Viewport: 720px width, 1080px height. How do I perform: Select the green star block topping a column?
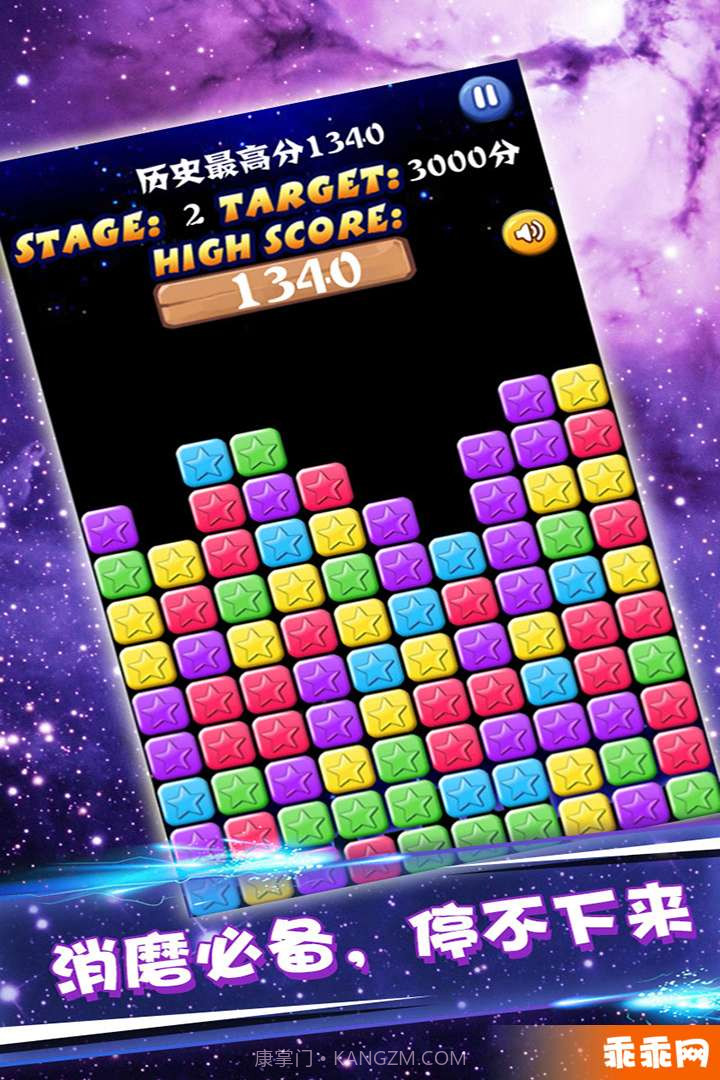coord(259,452)
